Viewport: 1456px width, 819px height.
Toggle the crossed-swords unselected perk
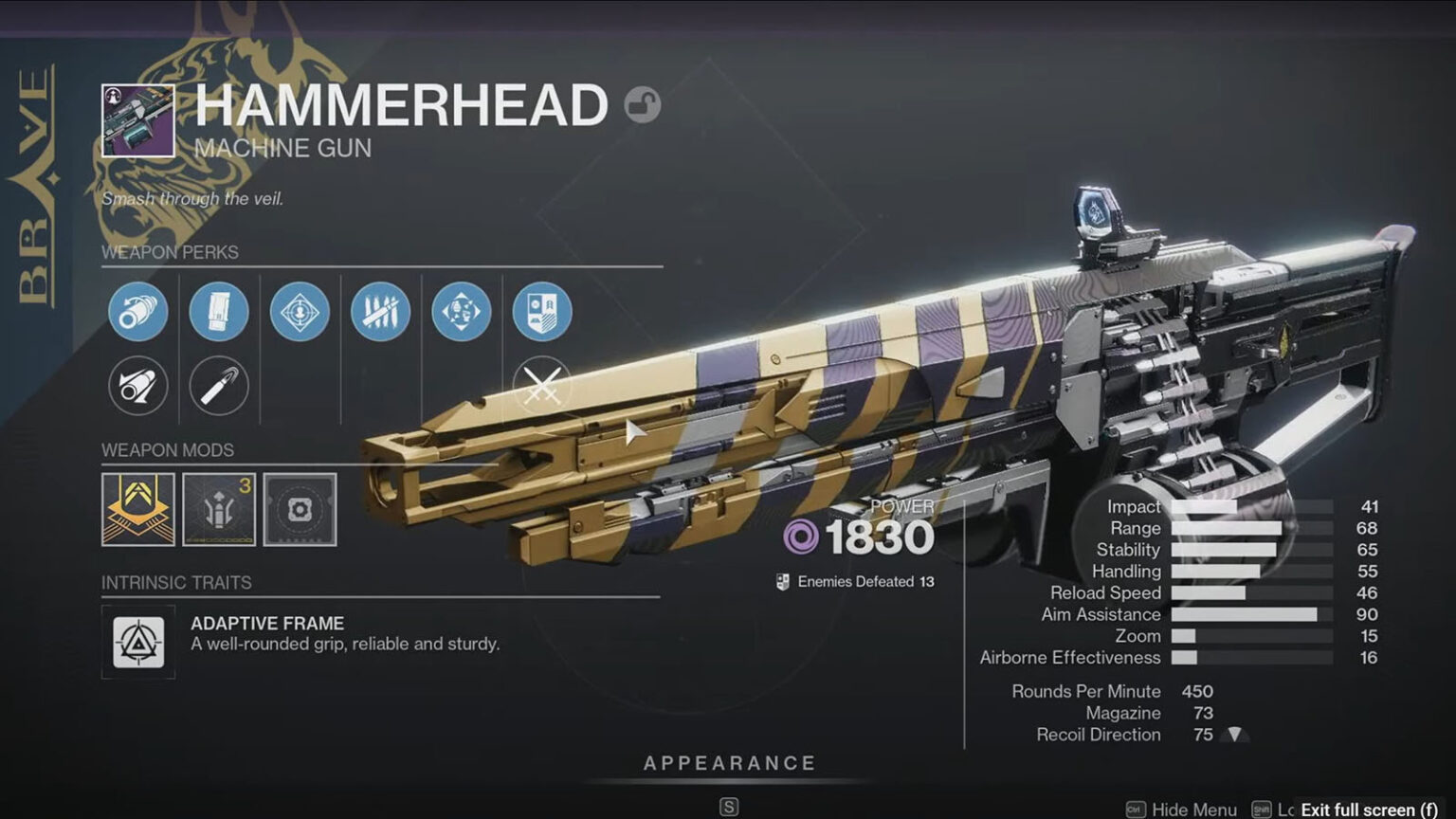click(x=541, y=386)
